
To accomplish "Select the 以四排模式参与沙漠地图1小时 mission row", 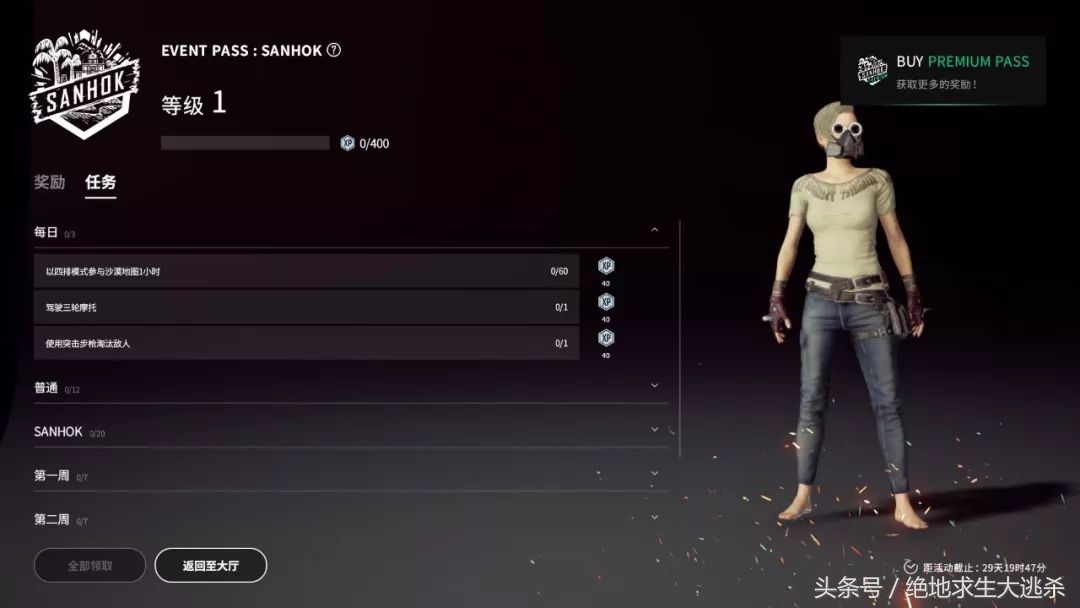I will (x=306, y=271).
